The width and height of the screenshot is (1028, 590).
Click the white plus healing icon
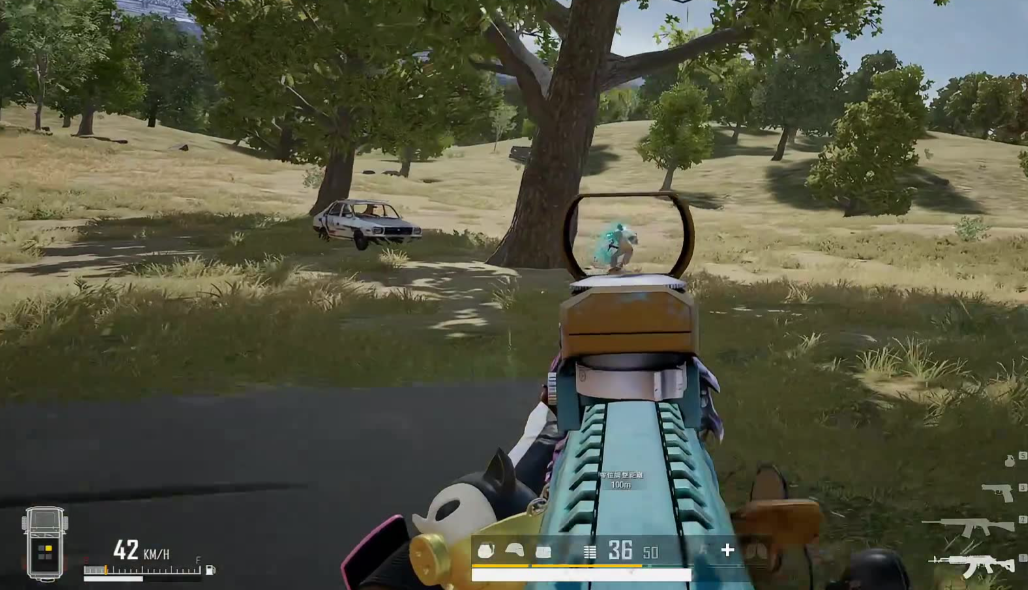click(727, 550)
